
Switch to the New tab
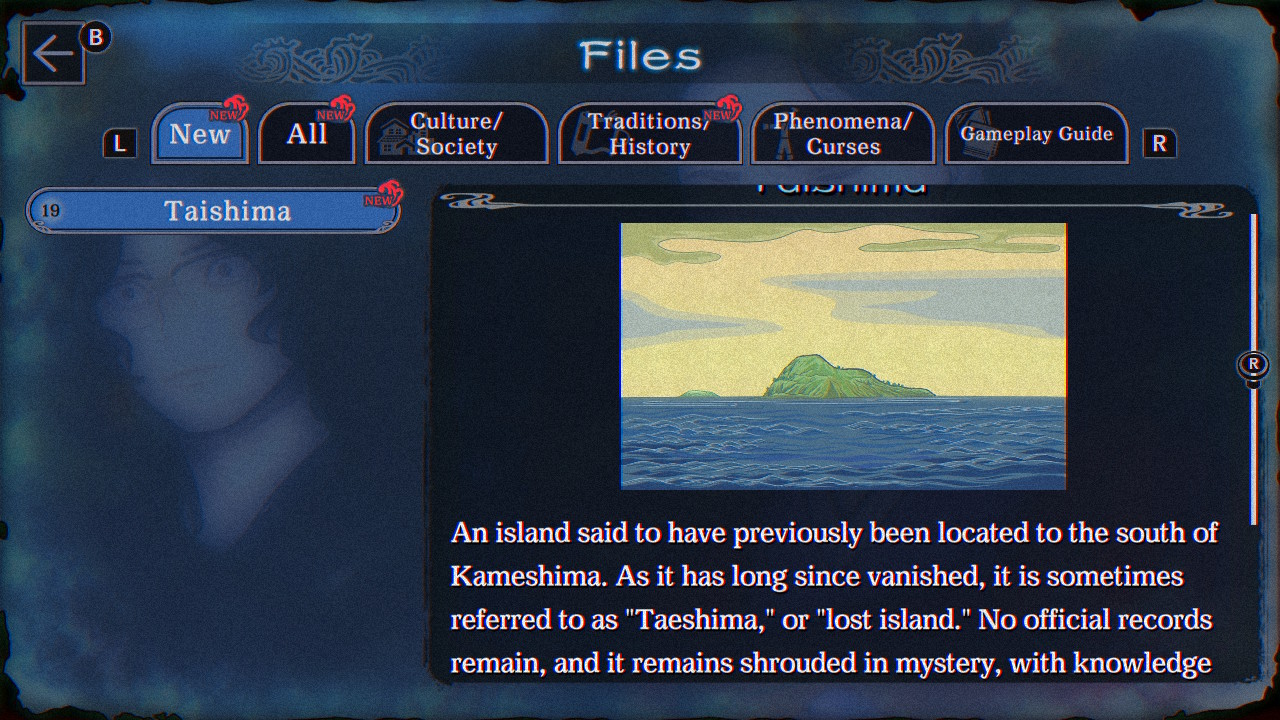pyautogui.click(x=200, y=134)
